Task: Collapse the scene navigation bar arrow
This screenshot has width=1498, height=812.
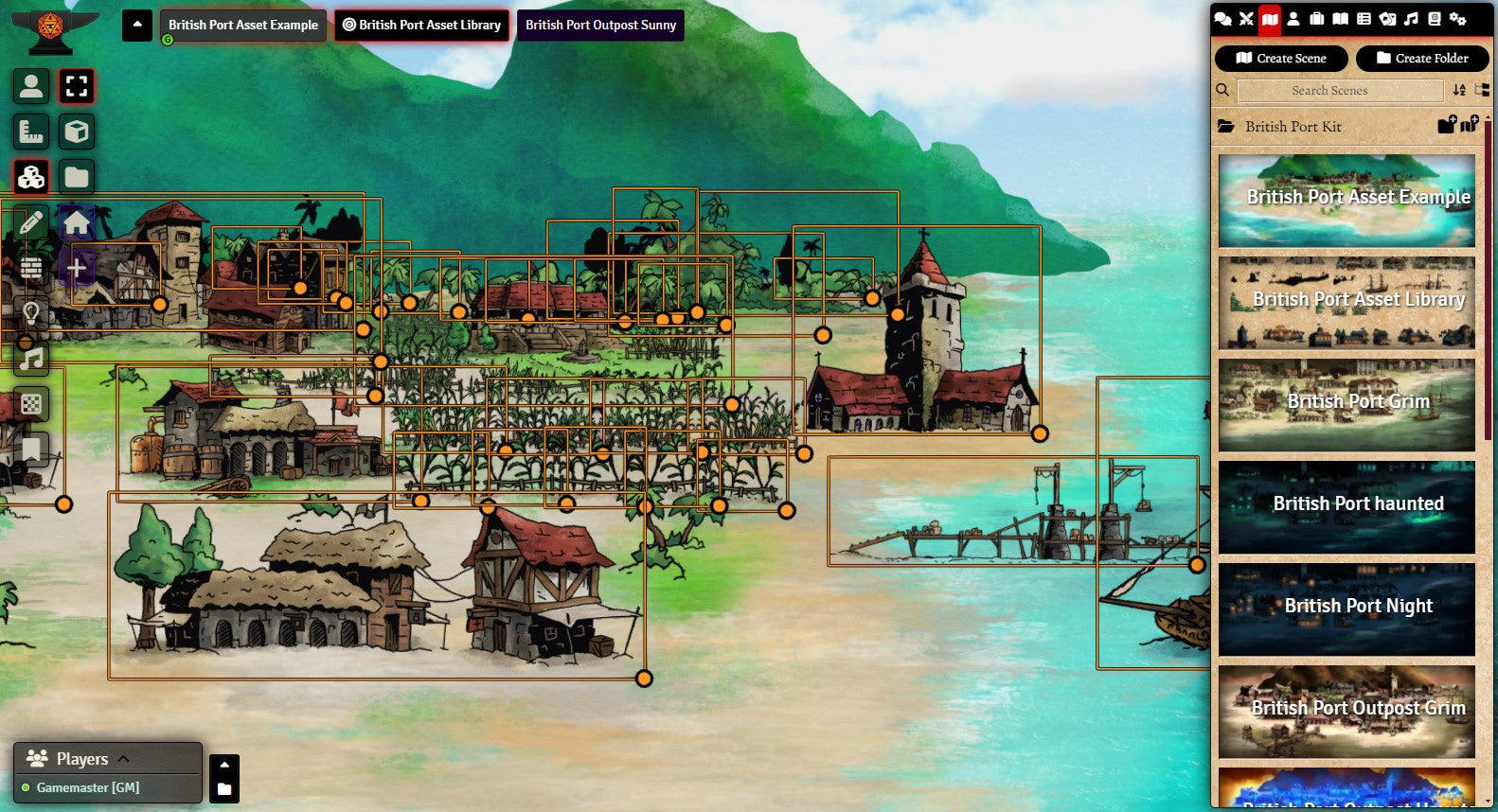Action: (137, 25)
